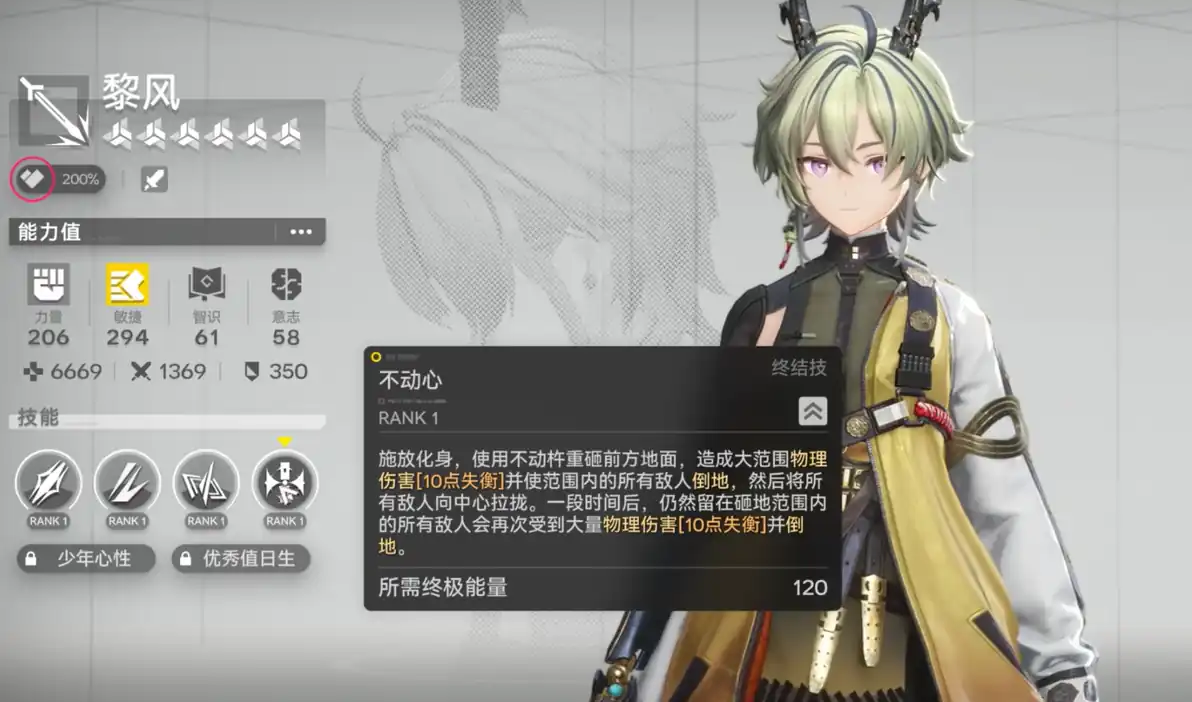Viewport: 1192px width, 702px height.
Task: Select the 意志 will attribute icon
Action: [x=286, y=286]
